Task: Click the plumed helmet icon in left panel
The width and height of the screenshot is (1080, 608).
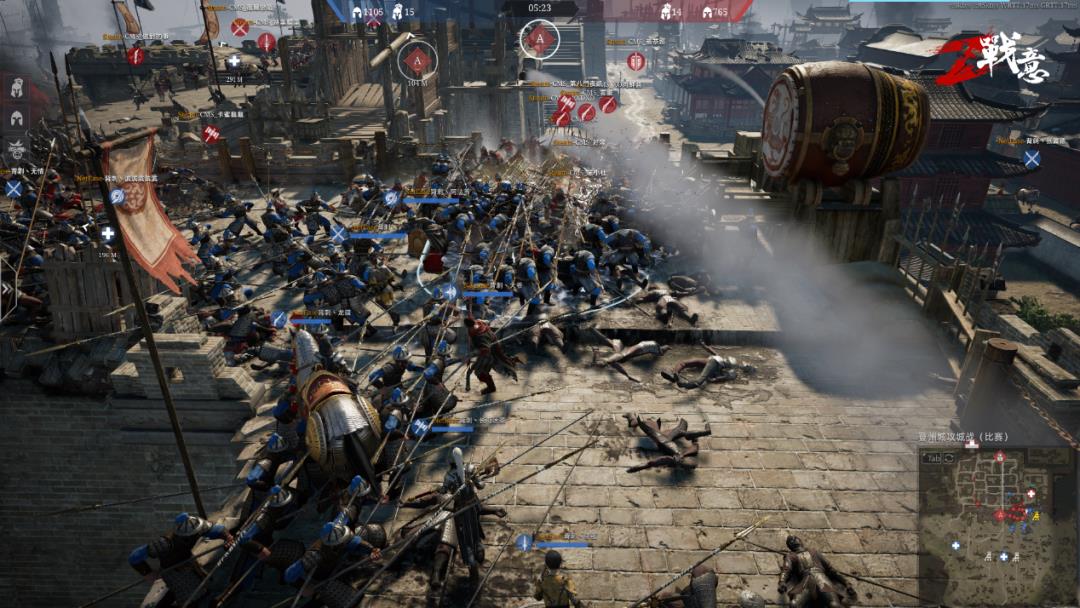Action: 17,87
